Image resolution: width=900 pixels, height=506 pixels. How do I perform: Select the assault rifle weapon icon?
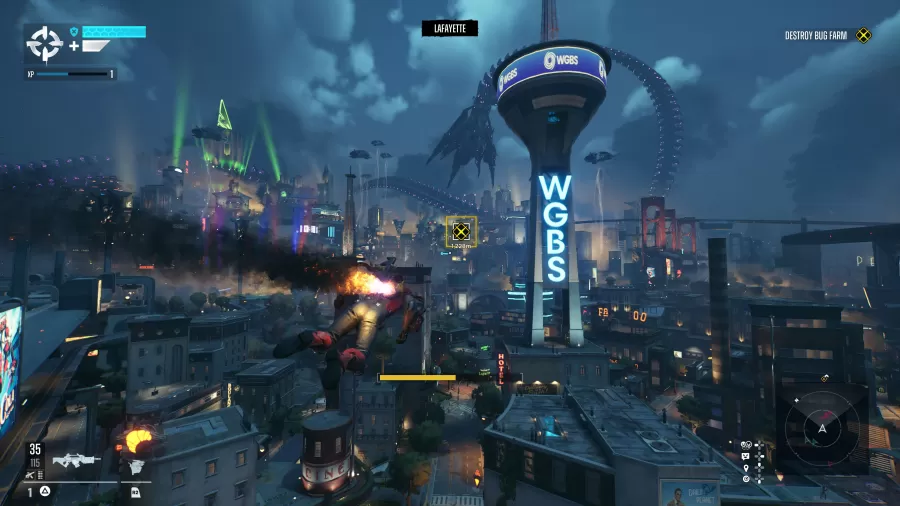click(76, 461)
